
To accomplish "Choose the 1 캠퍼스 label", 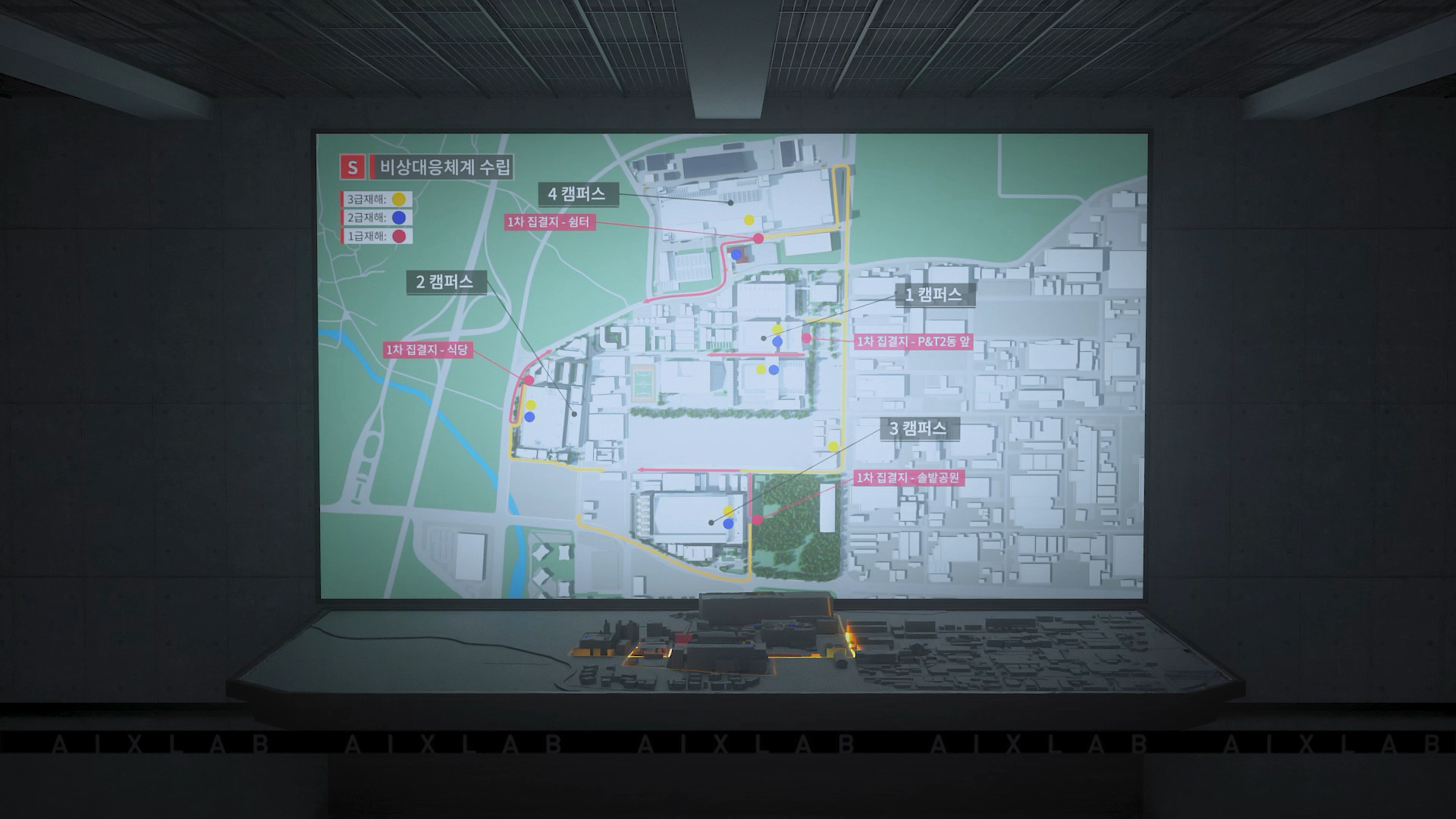I will [x=934, y=295].
